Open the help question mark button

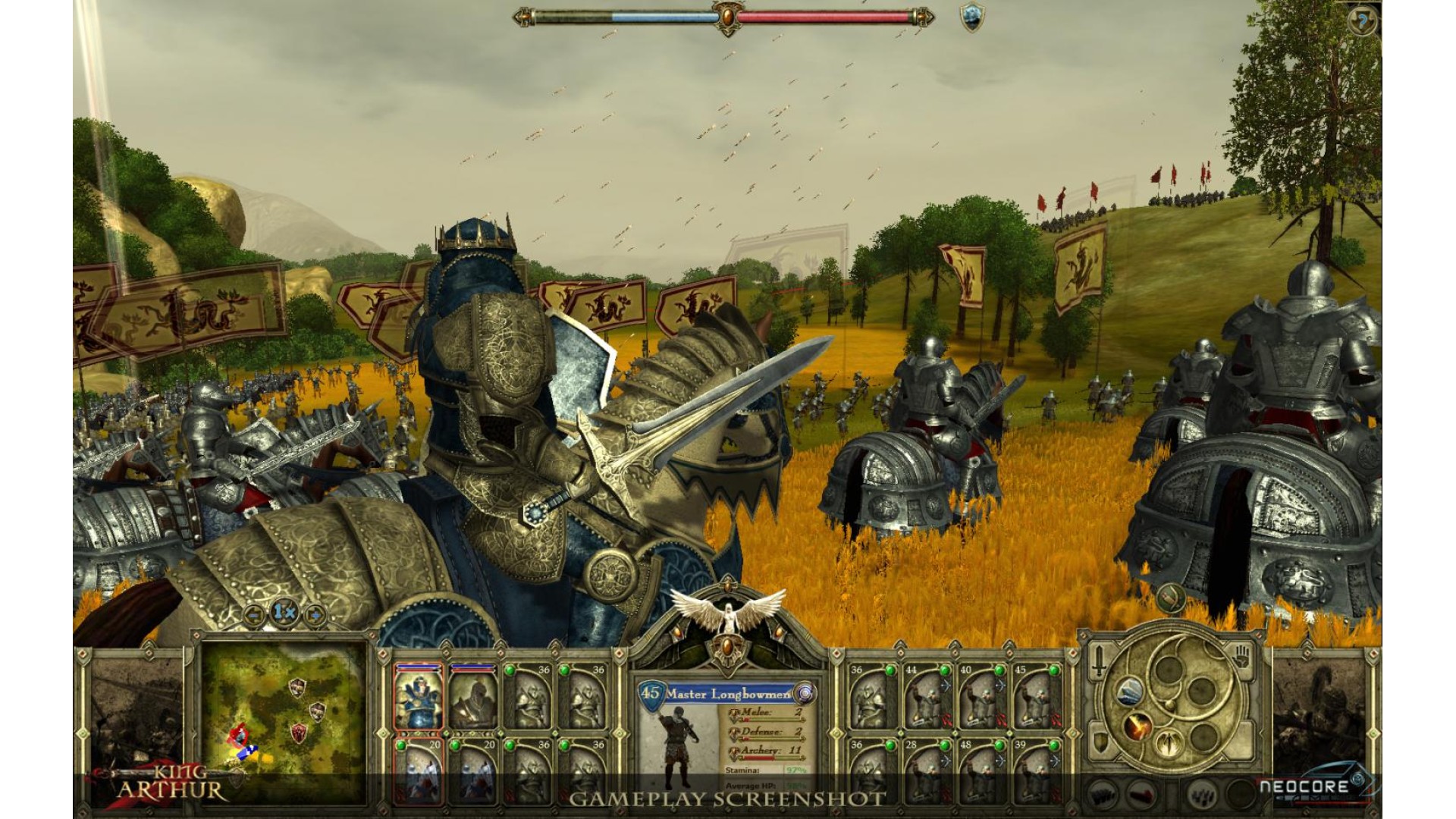click(1362, 22)
